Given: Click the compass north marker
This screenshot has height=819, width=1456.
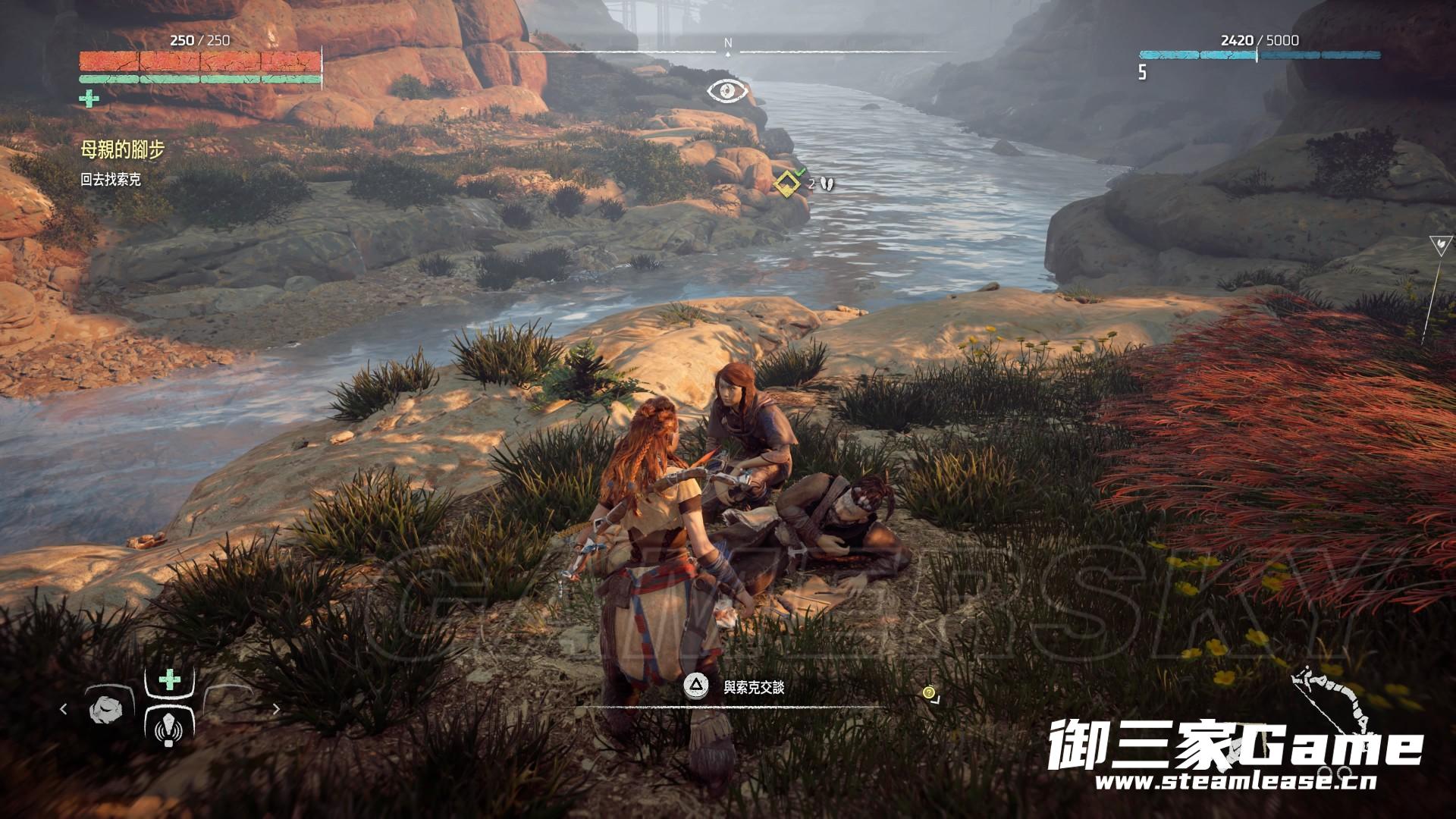Looking at the screenshot, I should [x=728, y=44].
